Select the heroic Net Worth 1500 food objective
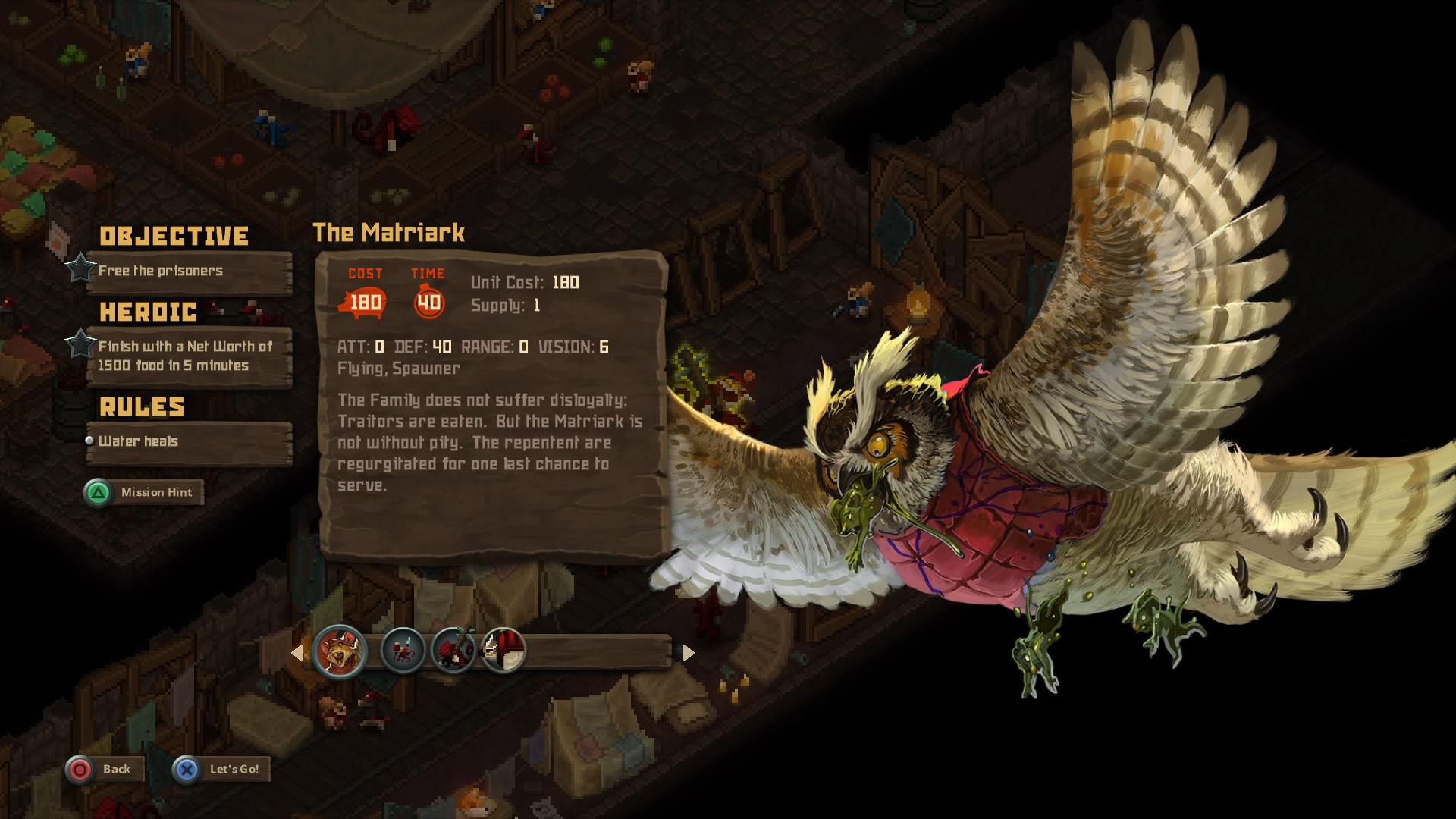 [x=188, y=356]
